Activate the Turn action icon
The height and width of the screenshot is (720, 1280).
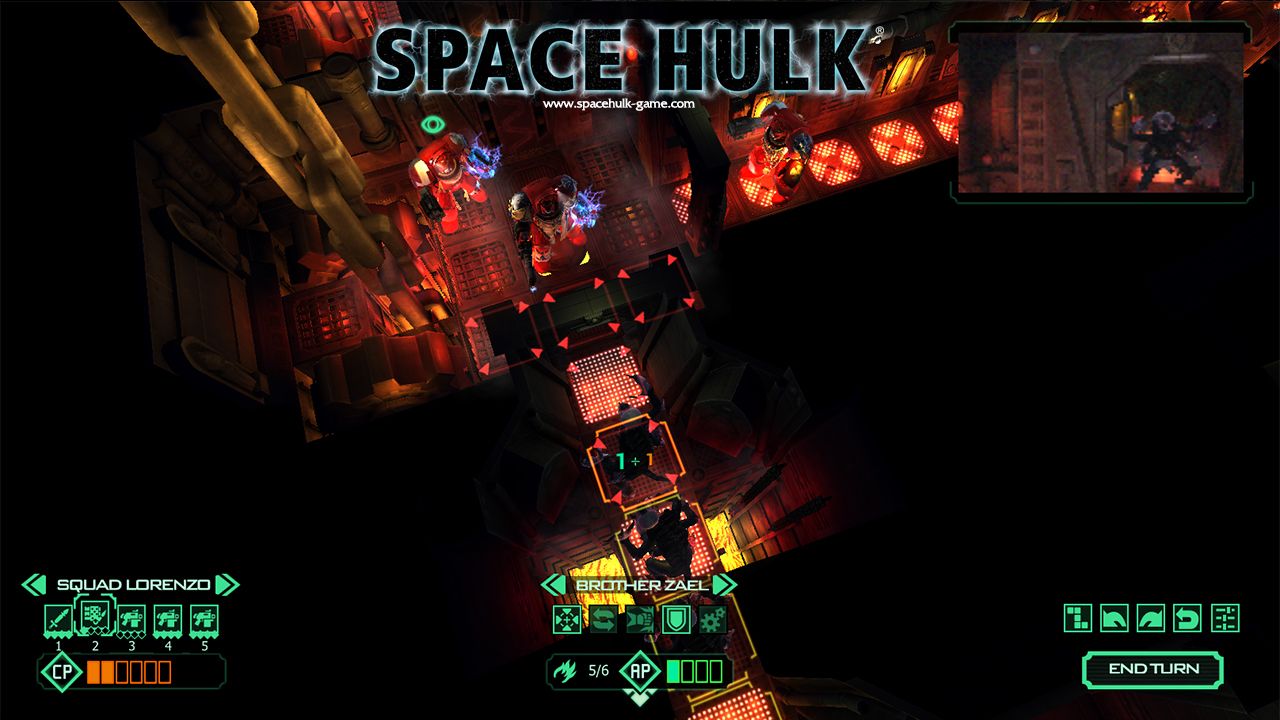pos(602,617)
